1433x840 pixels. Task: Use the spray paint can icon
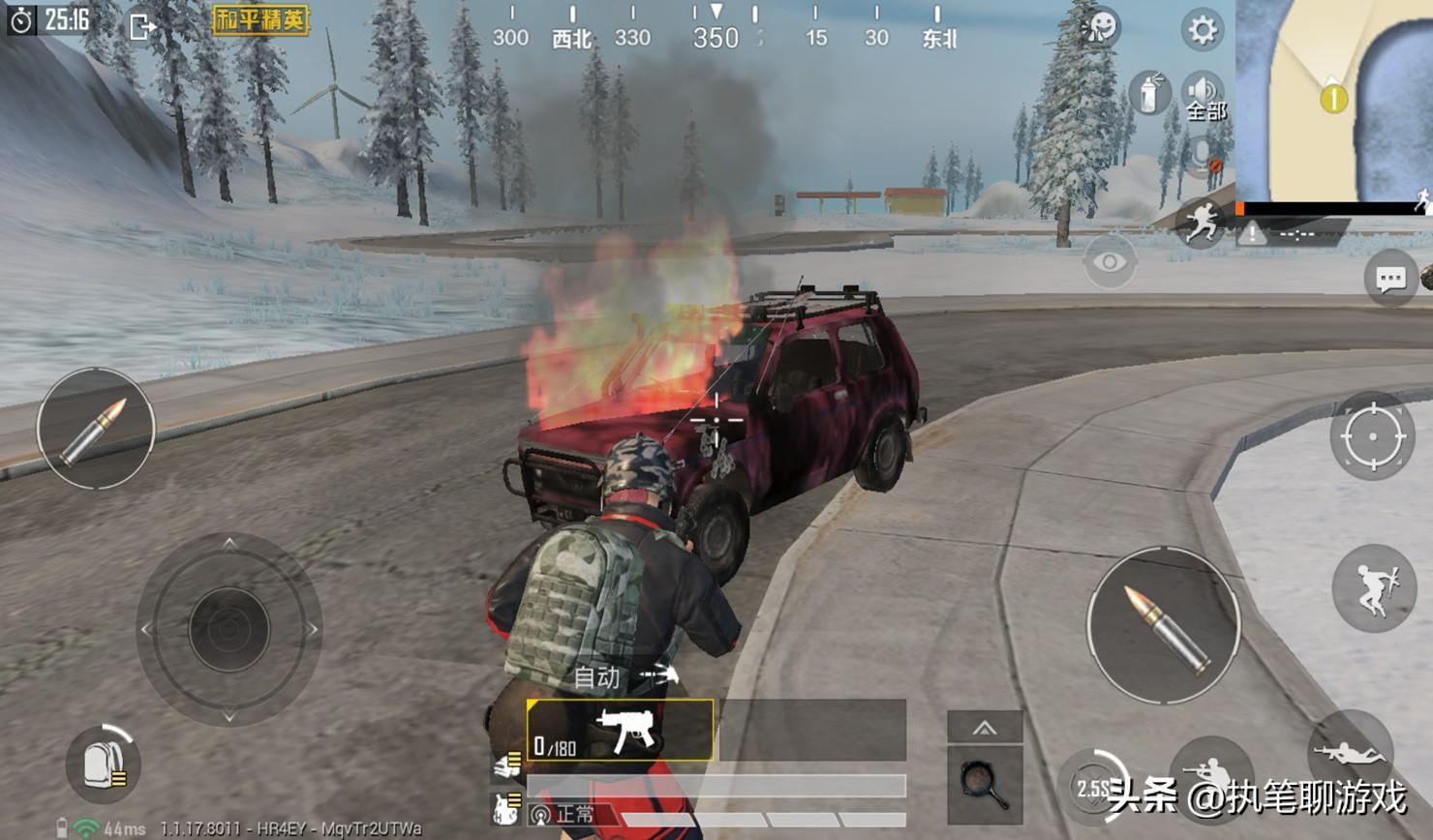point(1148,94)
